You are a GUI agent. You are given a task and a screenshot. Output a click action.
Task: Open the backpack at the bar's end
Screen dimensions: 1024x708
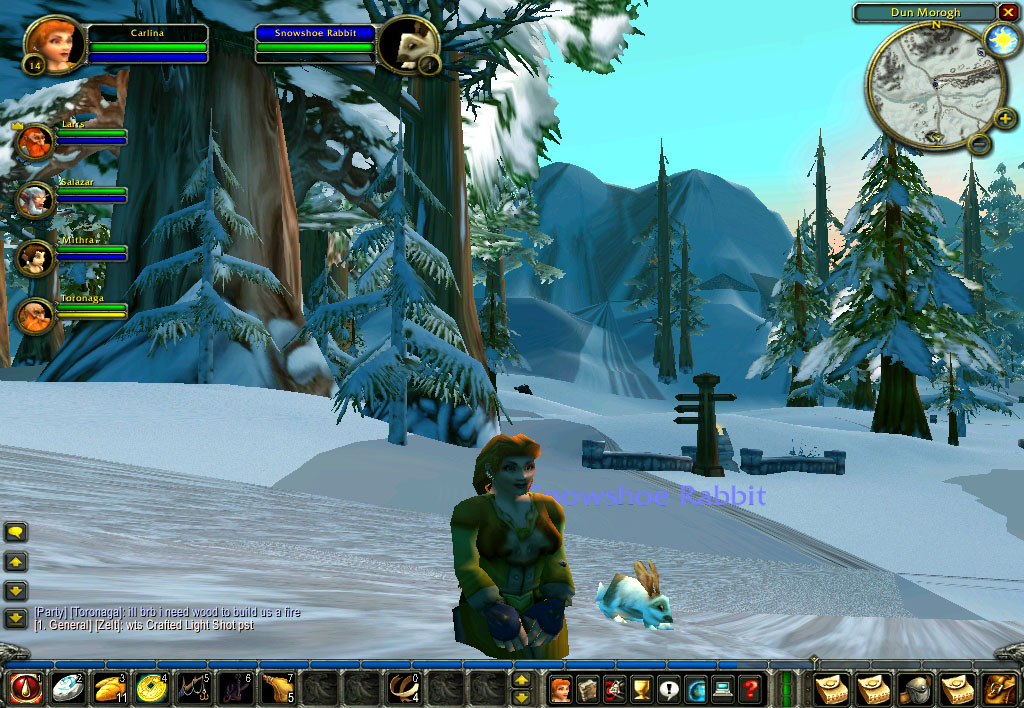click(999, 688)
